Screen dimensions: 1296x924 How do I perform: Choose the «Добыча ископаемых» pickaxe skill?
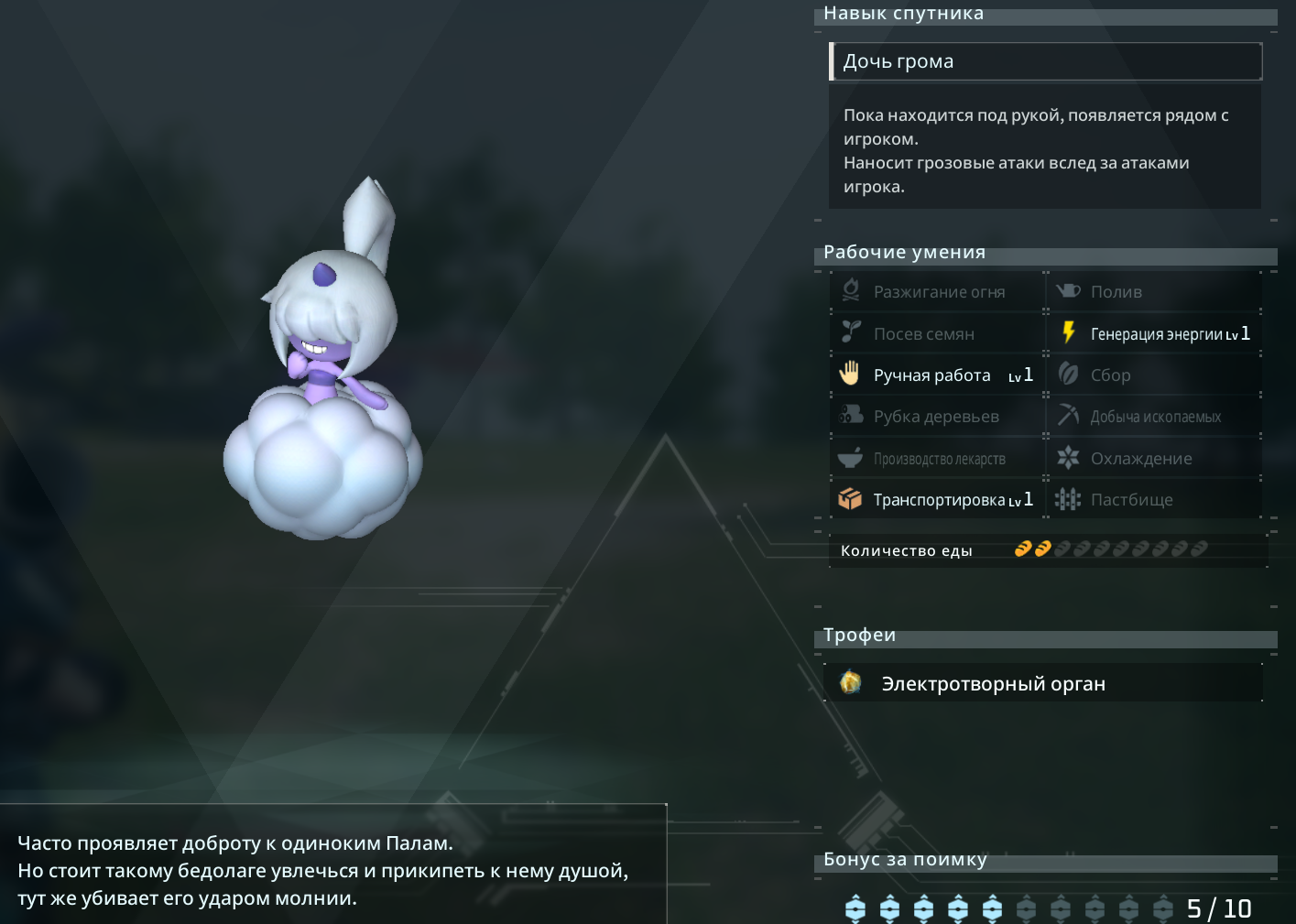(1154, 417)
